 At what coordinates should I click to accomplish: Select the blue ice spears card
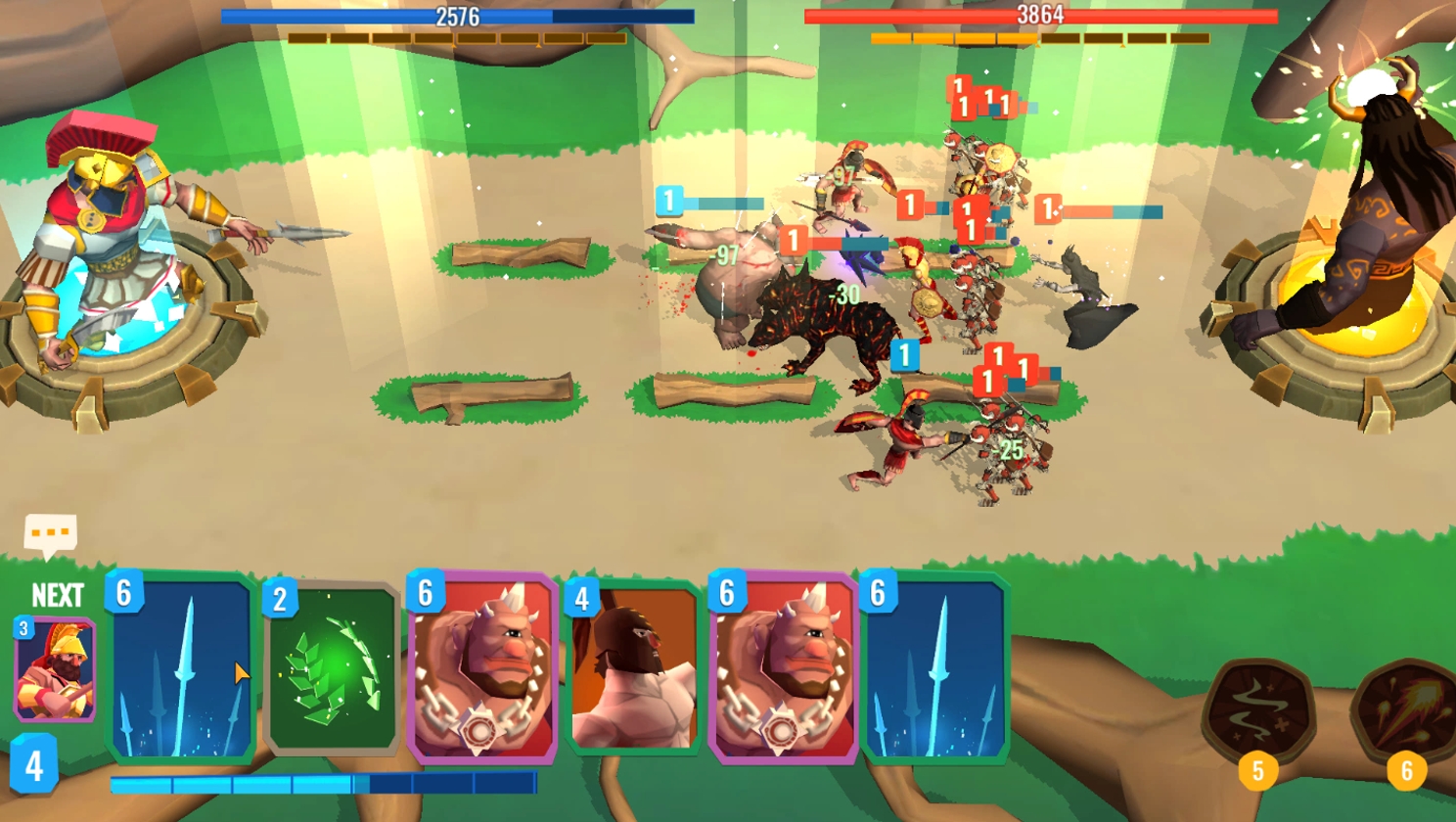(x=182, y=670)
